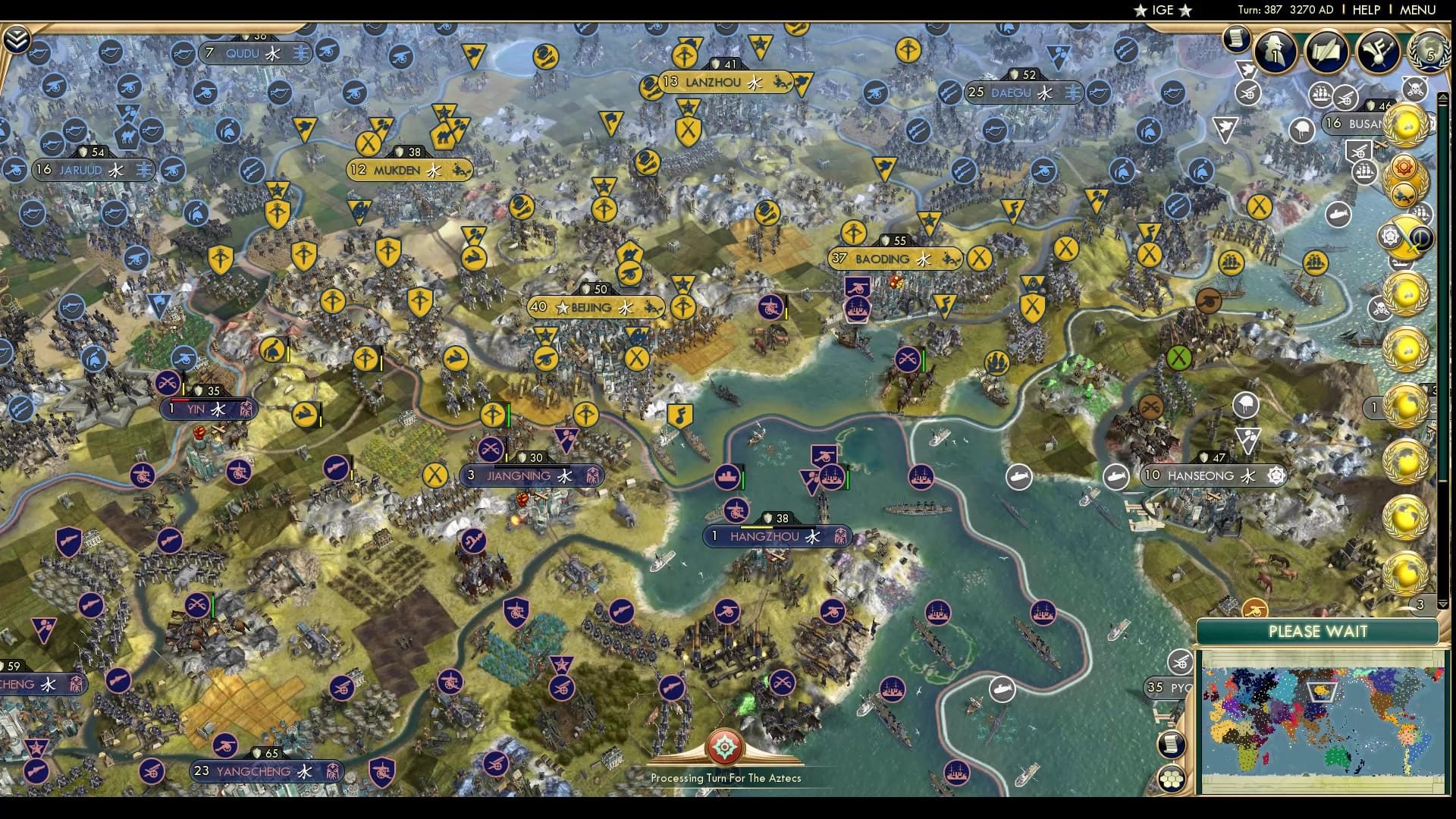This screenshot has height=819, width=1456.
Task: Open the Cultural overview icon in top-right
Action: point(1378,52)
